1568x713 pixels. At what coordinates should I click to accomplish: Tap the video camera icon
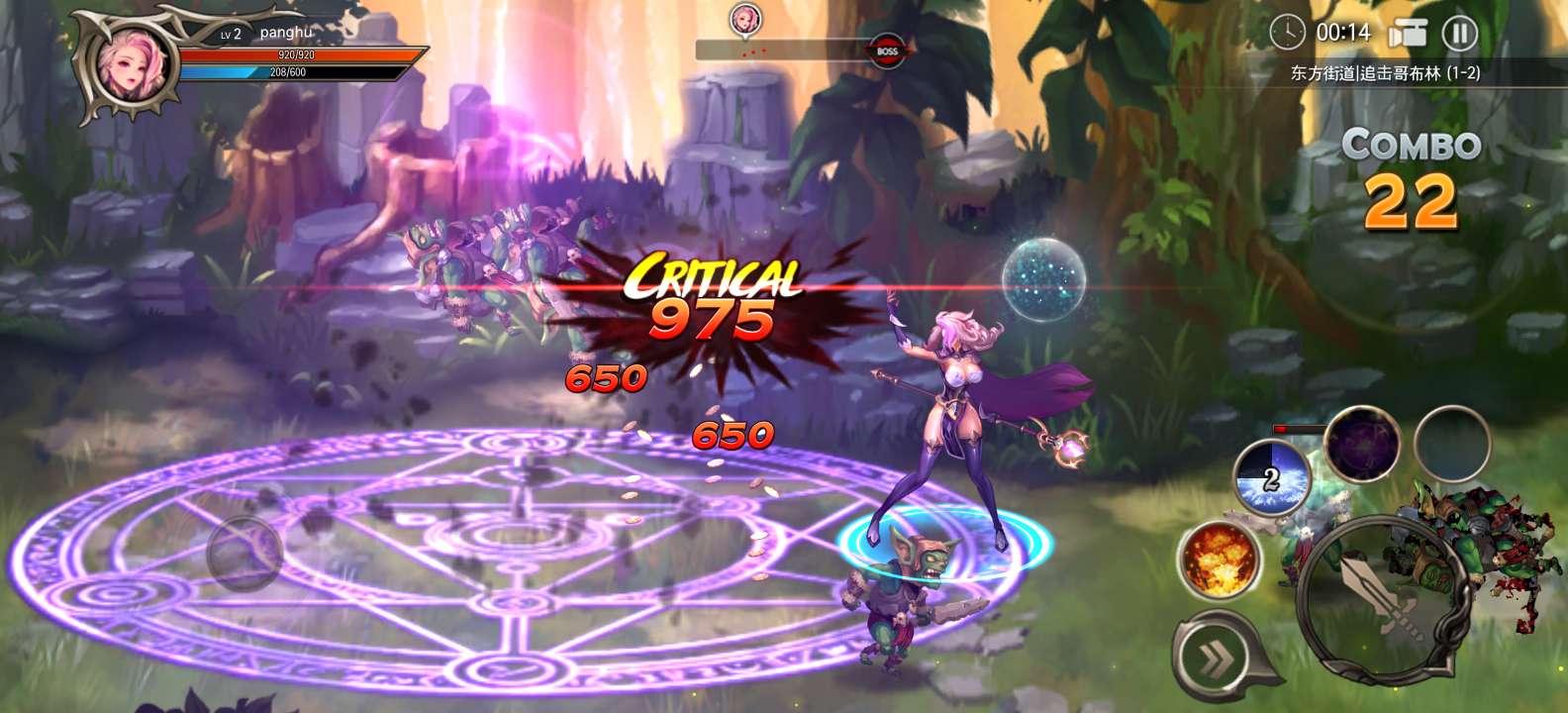click(x=1407, y=34)
